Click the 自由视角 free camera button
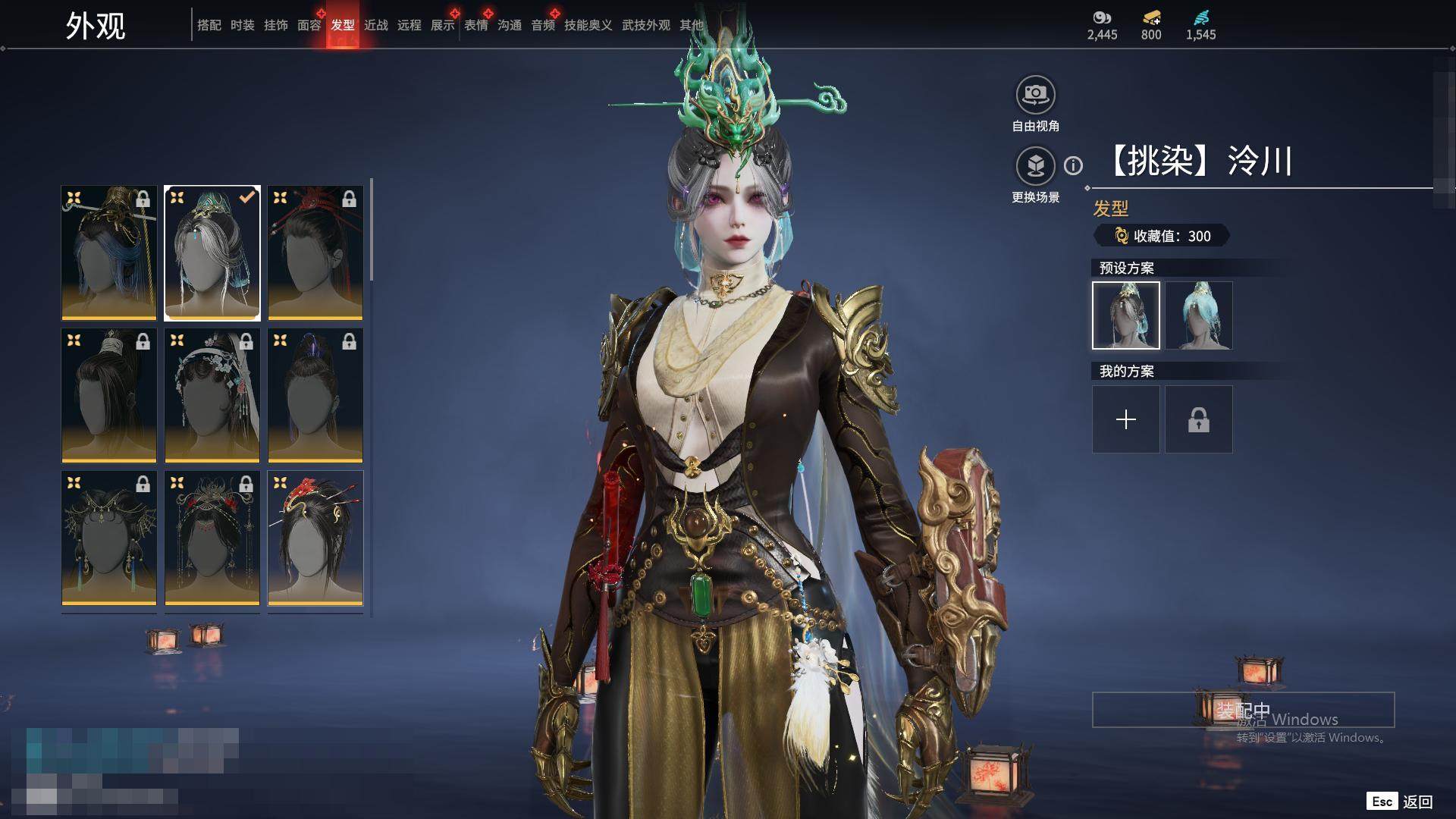1456x819 pixels. tap(1035, 95)
